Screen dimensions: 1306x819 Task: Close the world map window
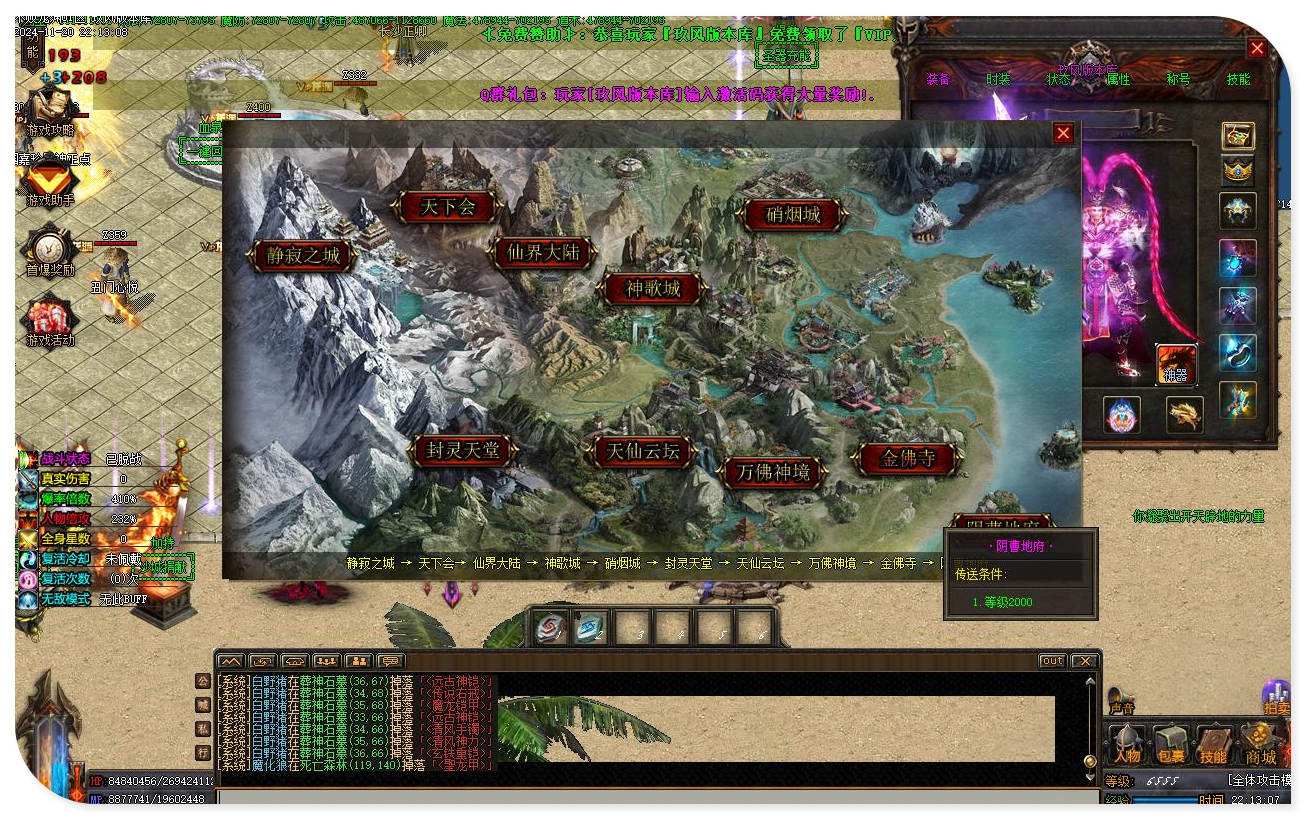(x=1063, y=133)
